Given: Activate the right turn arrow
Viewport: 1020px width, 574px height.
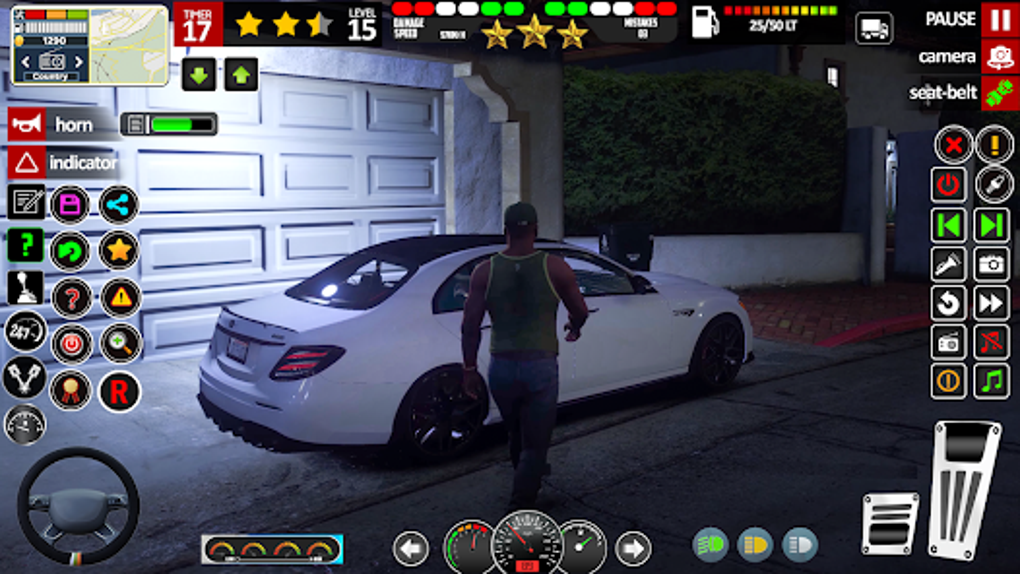Looking at the screenshot, I should tap(632, 548).
